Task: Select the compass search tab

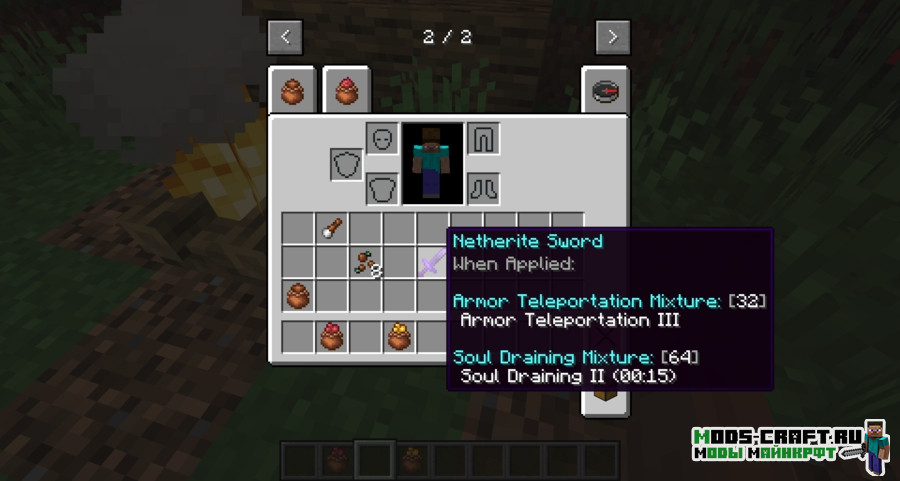Action: point(605,92)
